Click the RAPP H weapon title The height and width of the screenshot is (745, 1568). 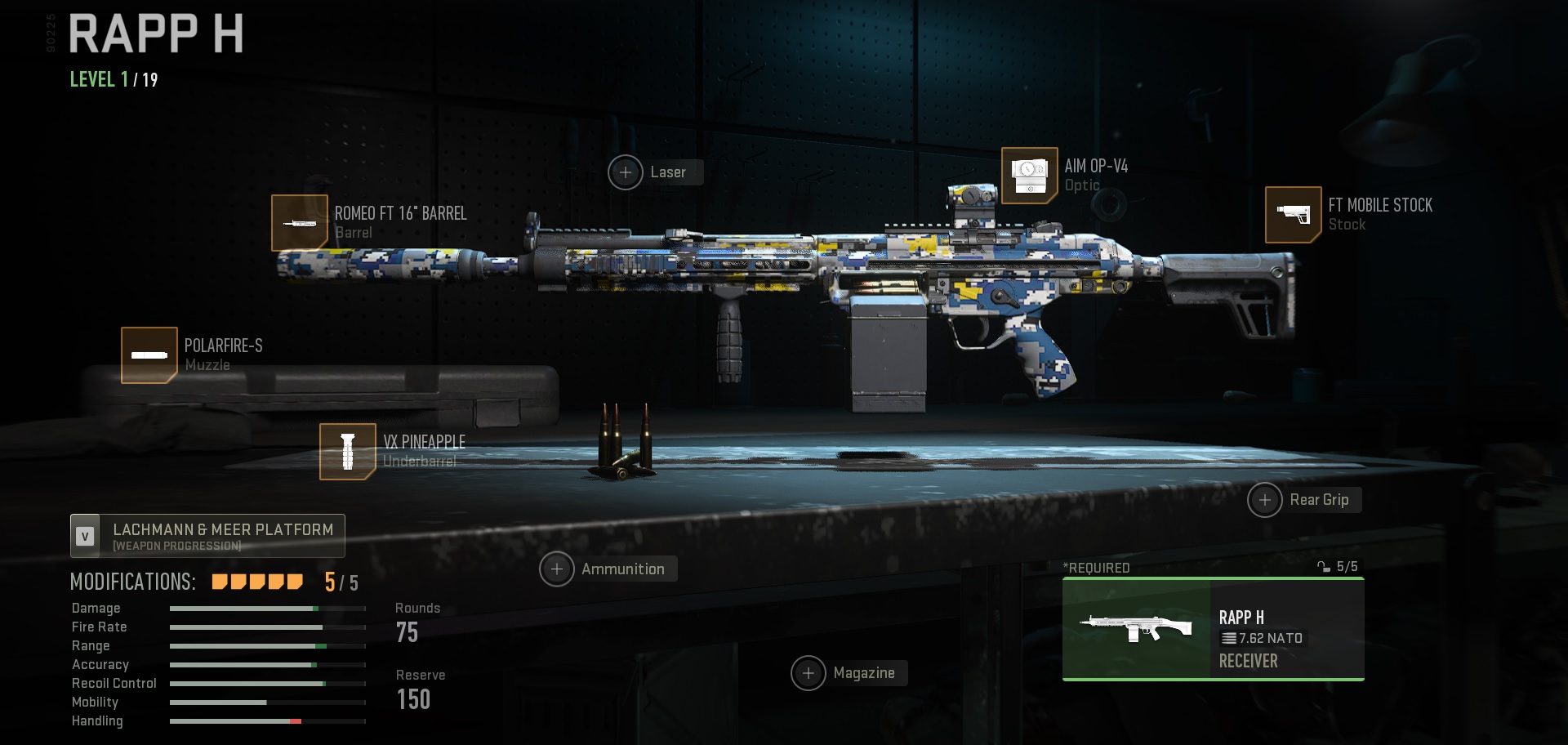[x=155, y=34]
